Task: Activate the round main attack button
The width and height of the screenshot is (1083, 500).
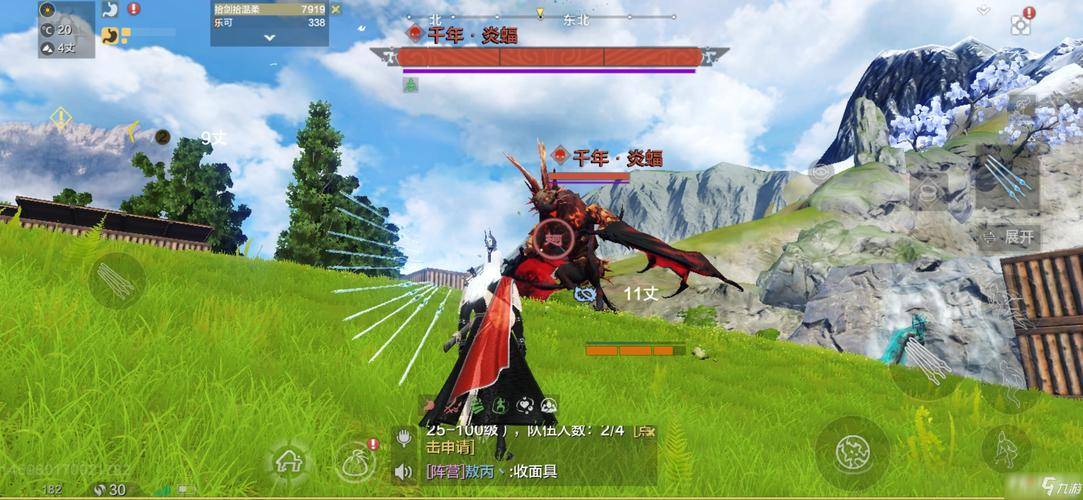Action: tap(852, 452)
